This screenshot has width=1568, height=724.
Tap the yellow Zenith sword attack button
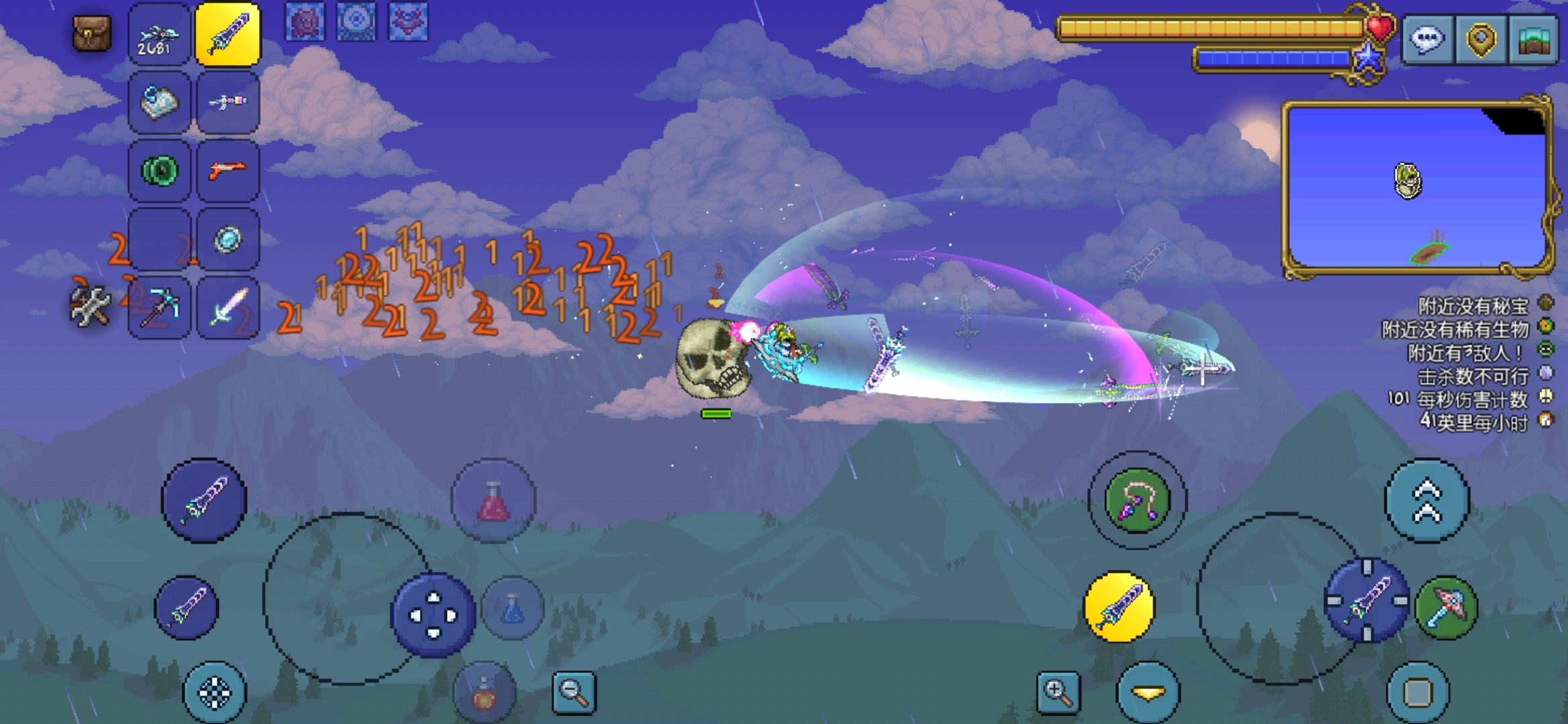point(1119,607)
